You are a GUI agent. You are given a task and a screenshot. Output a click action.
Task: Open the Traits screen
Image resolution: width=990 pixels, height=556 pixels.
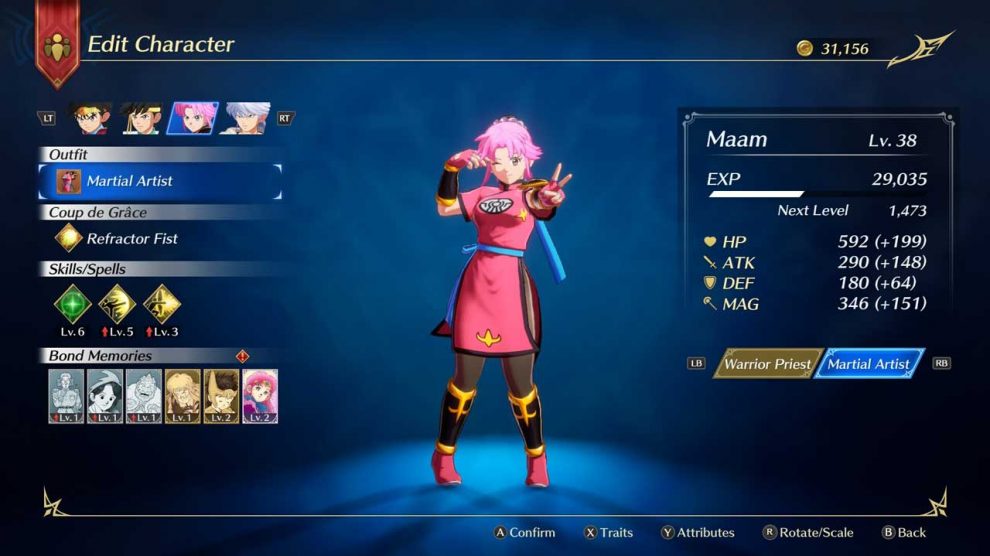coord(608,533)
